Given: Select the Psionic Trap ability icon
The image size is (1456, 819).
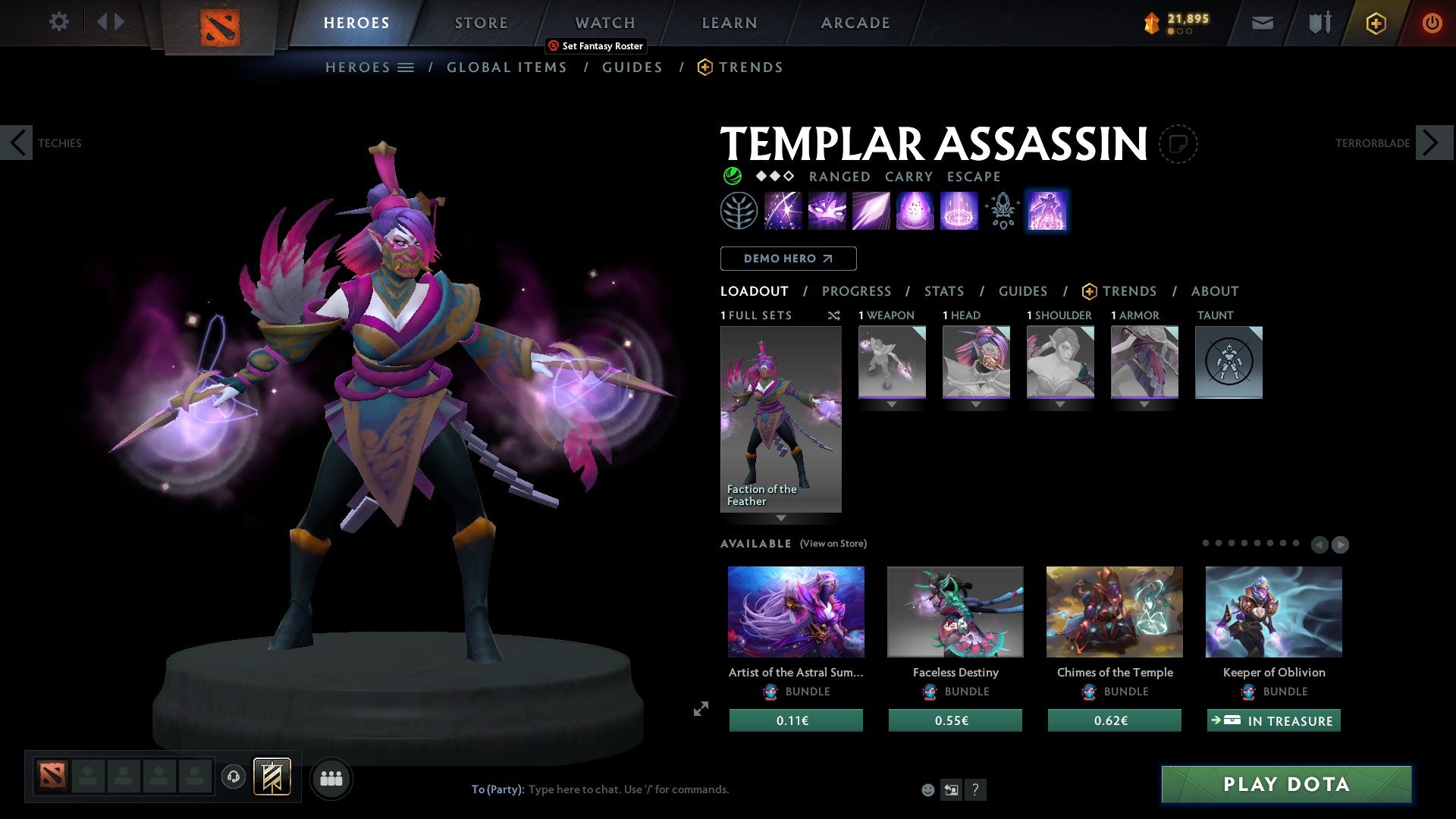Looking at the screenshot, I should click(915, 211).
